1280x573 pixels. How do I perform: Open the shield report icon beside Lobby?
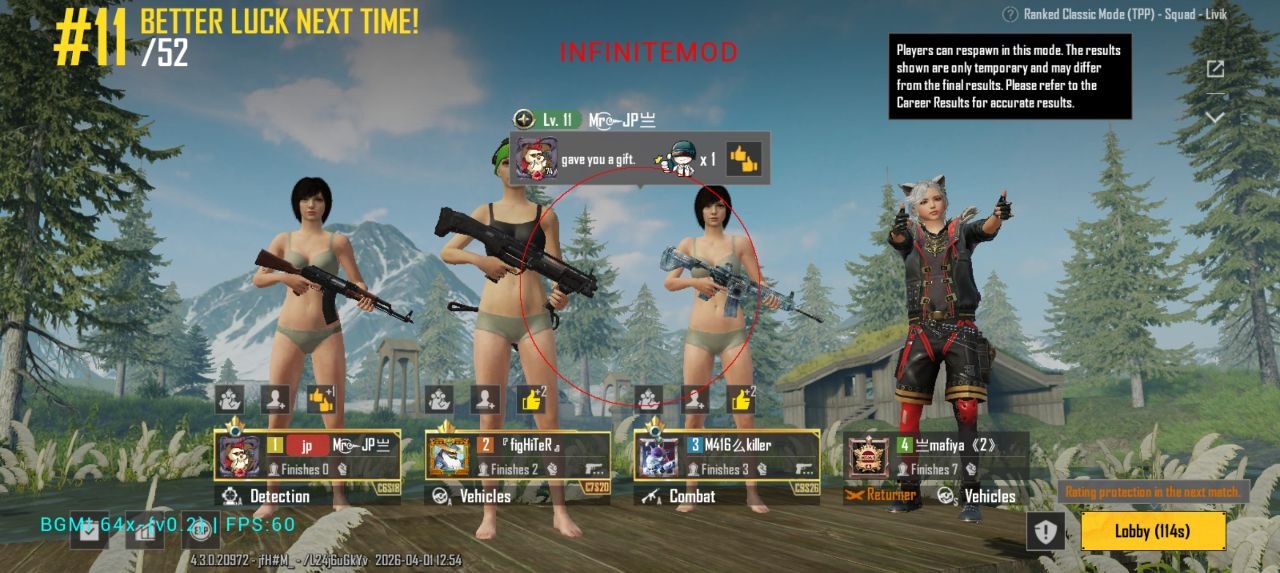1045,532
